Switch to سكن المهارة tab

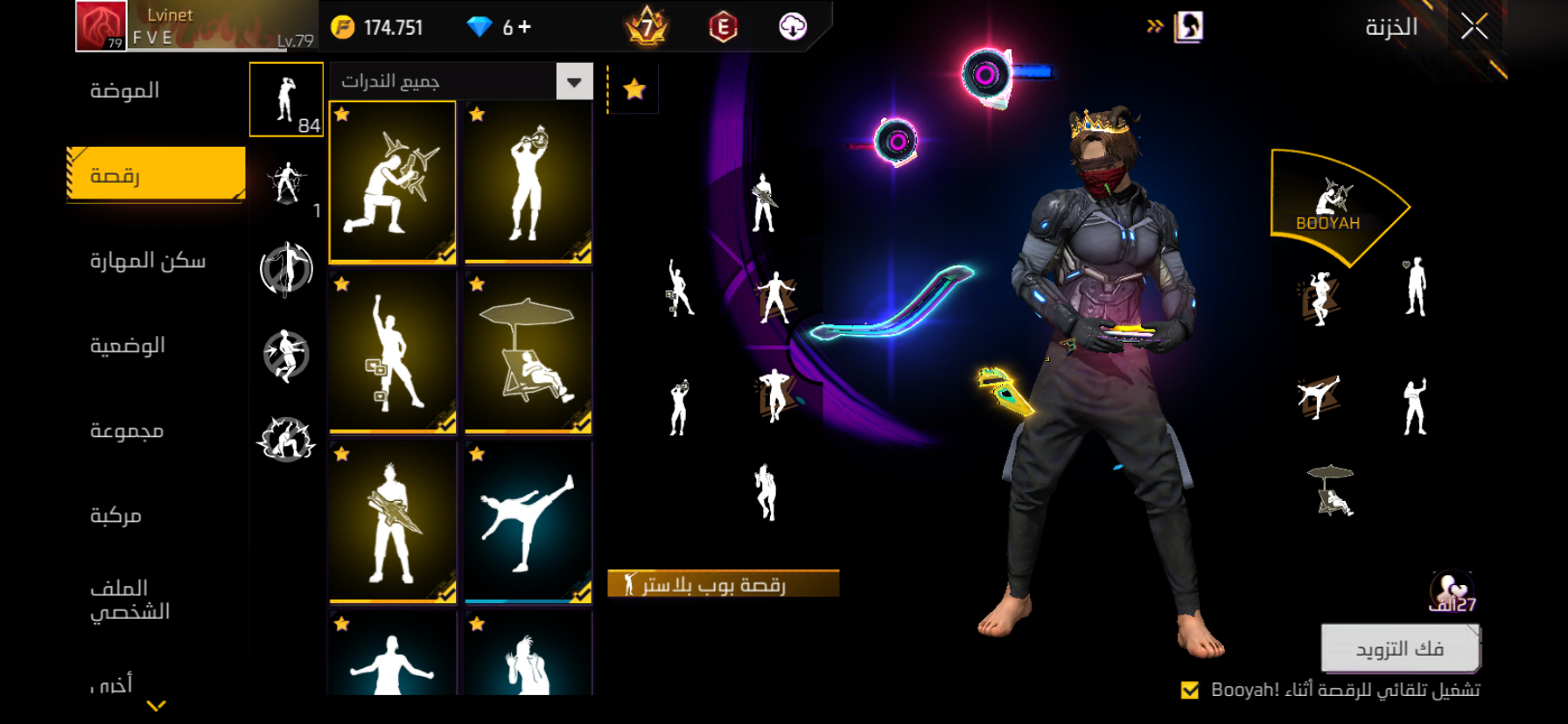148,261
